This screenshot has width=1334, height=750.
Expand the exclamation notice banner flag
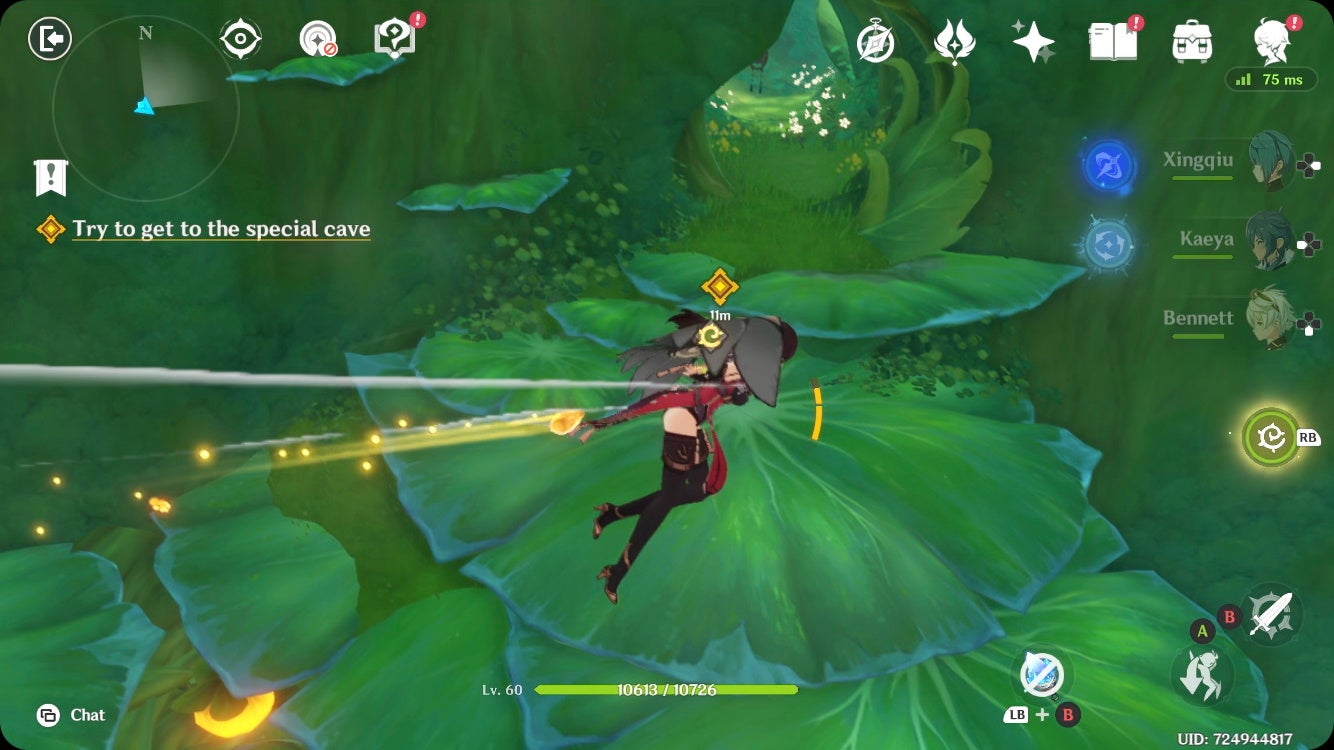point(48,179)
